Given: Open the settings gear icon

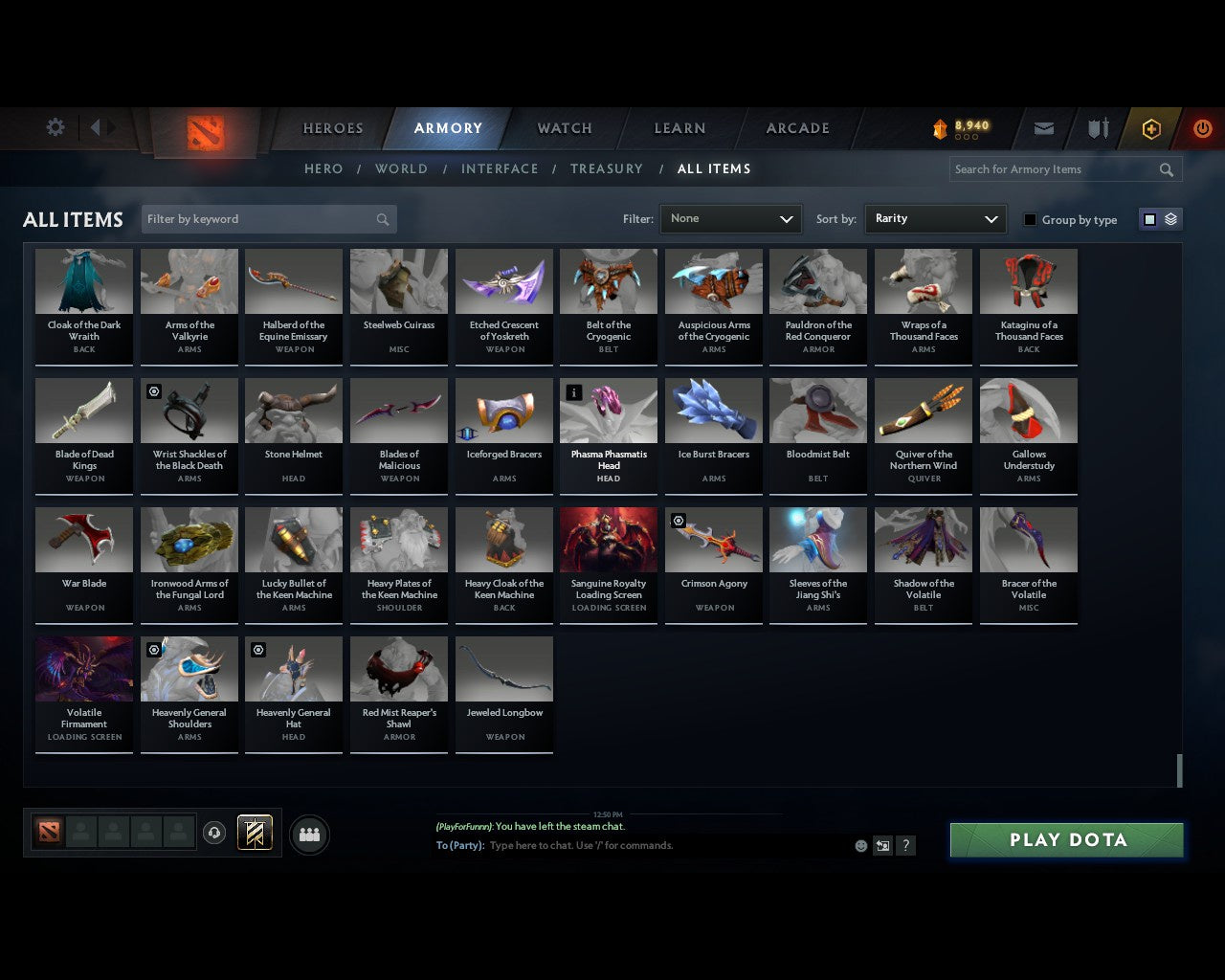Looking at the screenshot, I should (55, 126).
